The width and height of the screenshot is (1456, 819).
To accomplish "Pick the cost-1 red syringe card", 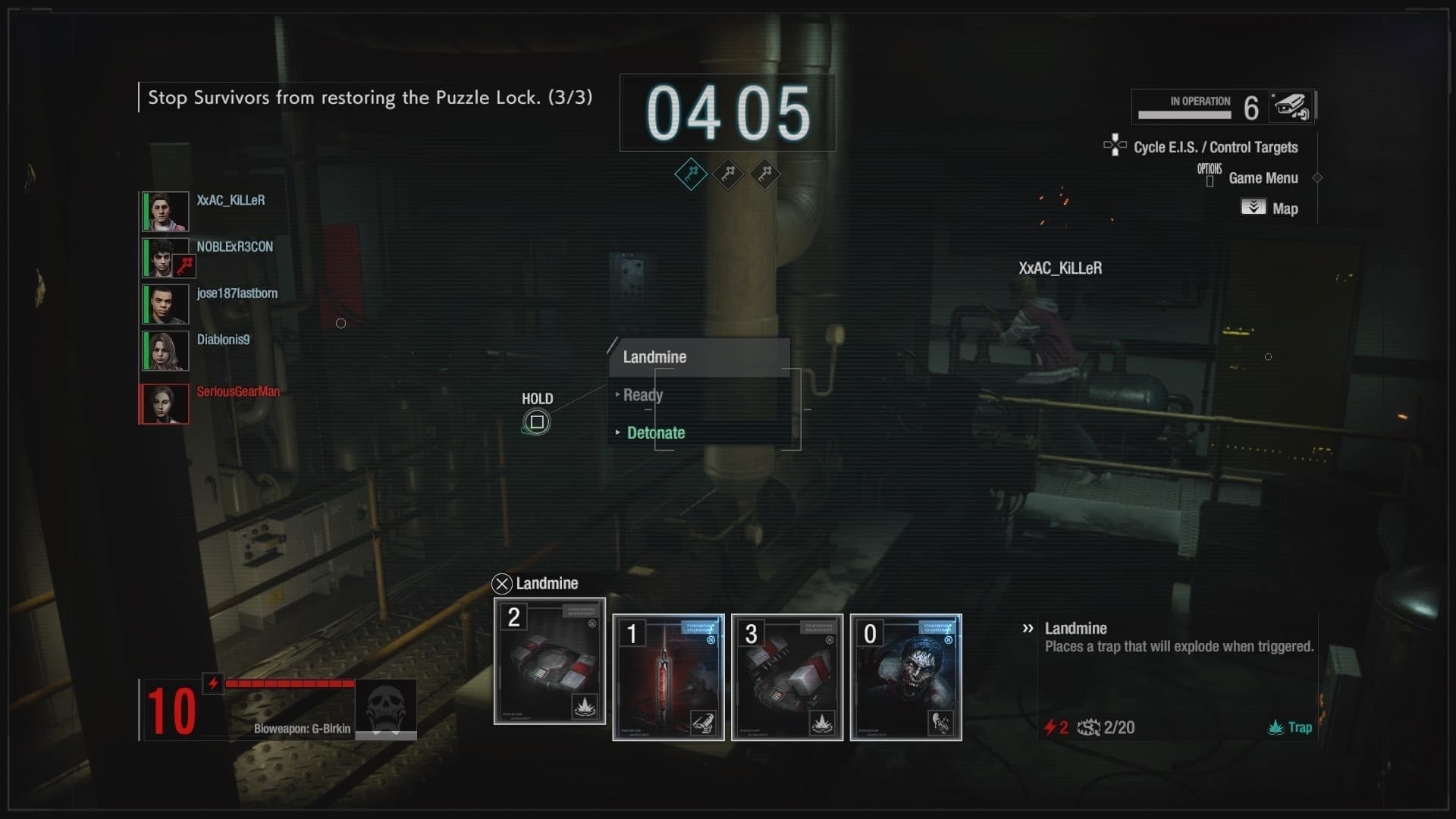I will [668, 677].
